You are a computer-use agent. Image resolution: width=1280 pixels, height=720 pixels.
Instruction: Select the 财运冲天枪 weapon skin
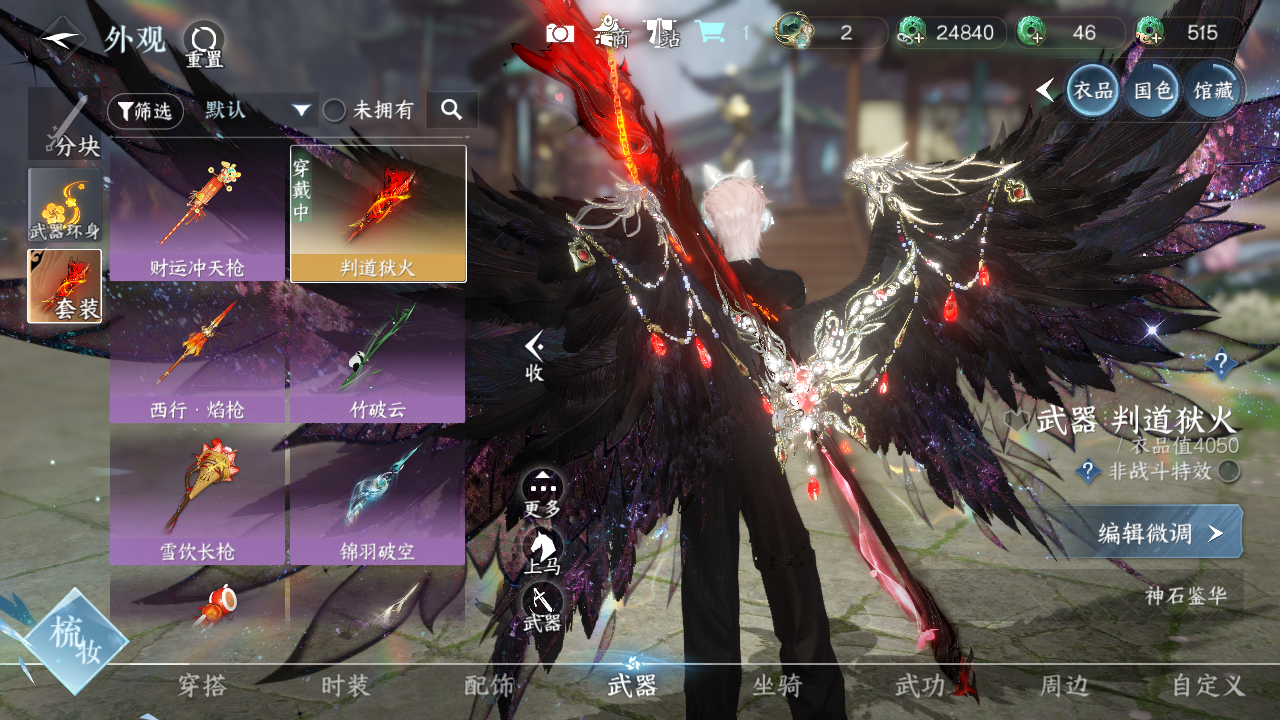[x=197, y=214]
